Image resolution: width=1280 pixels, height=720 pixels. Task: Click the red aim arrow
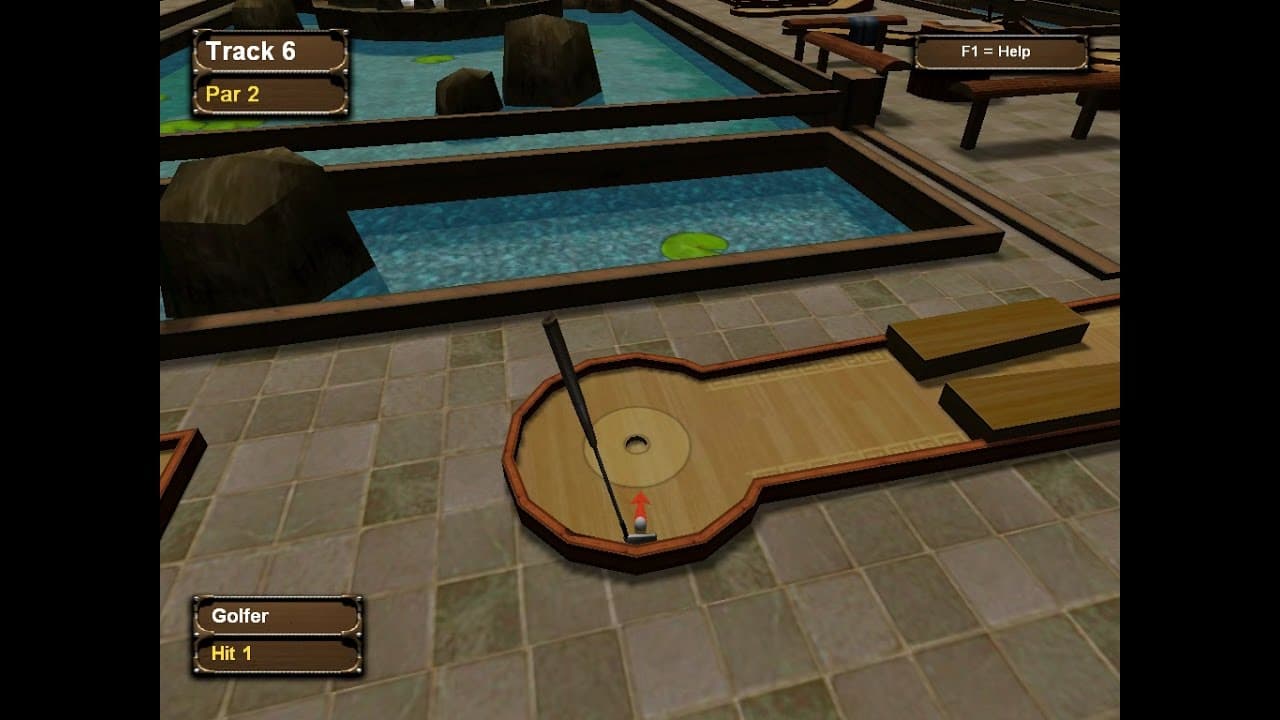641,500
